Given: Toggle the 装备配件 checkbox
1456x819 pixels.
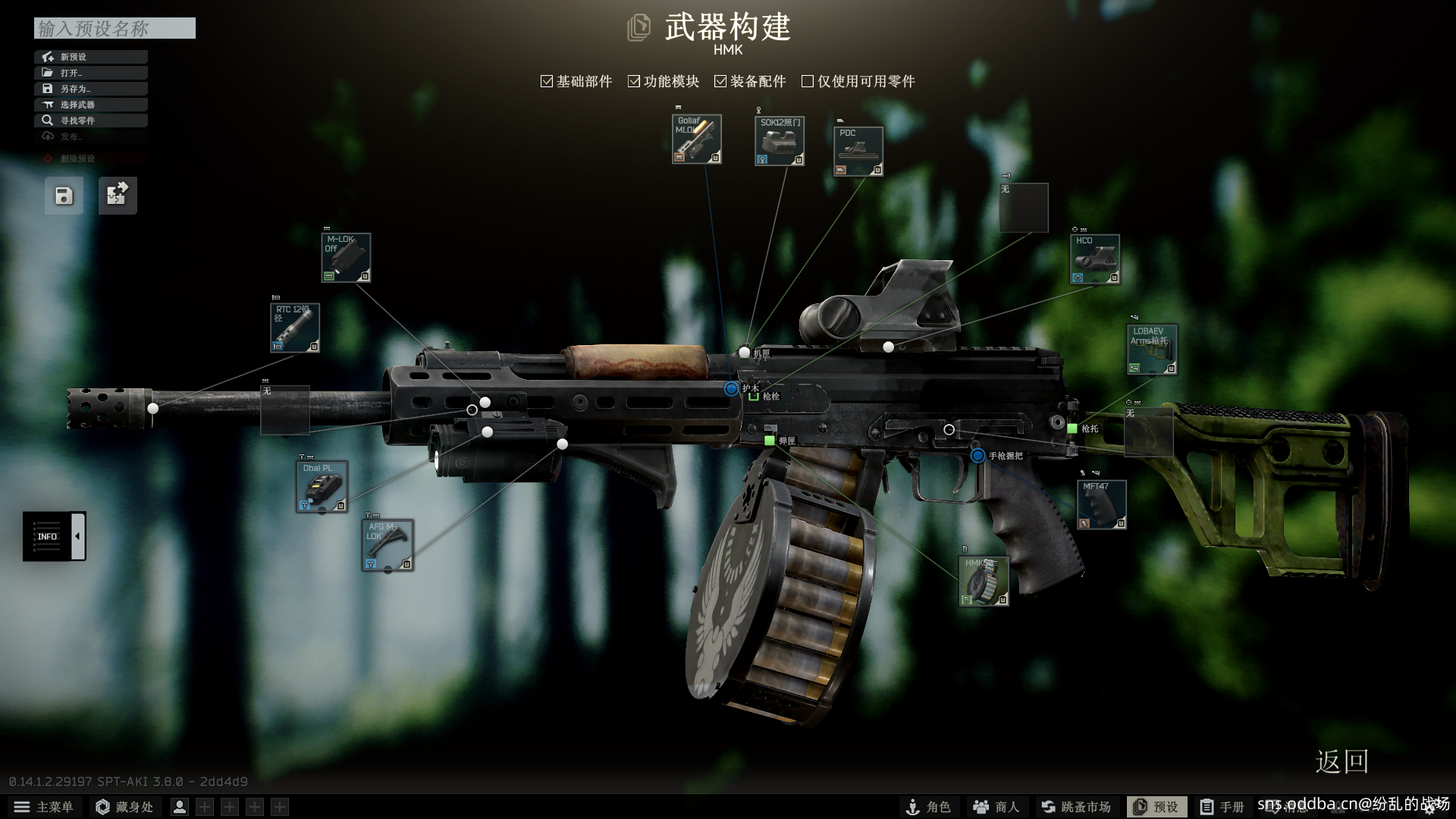Looking at the screenshot, I should click(720, 81).
